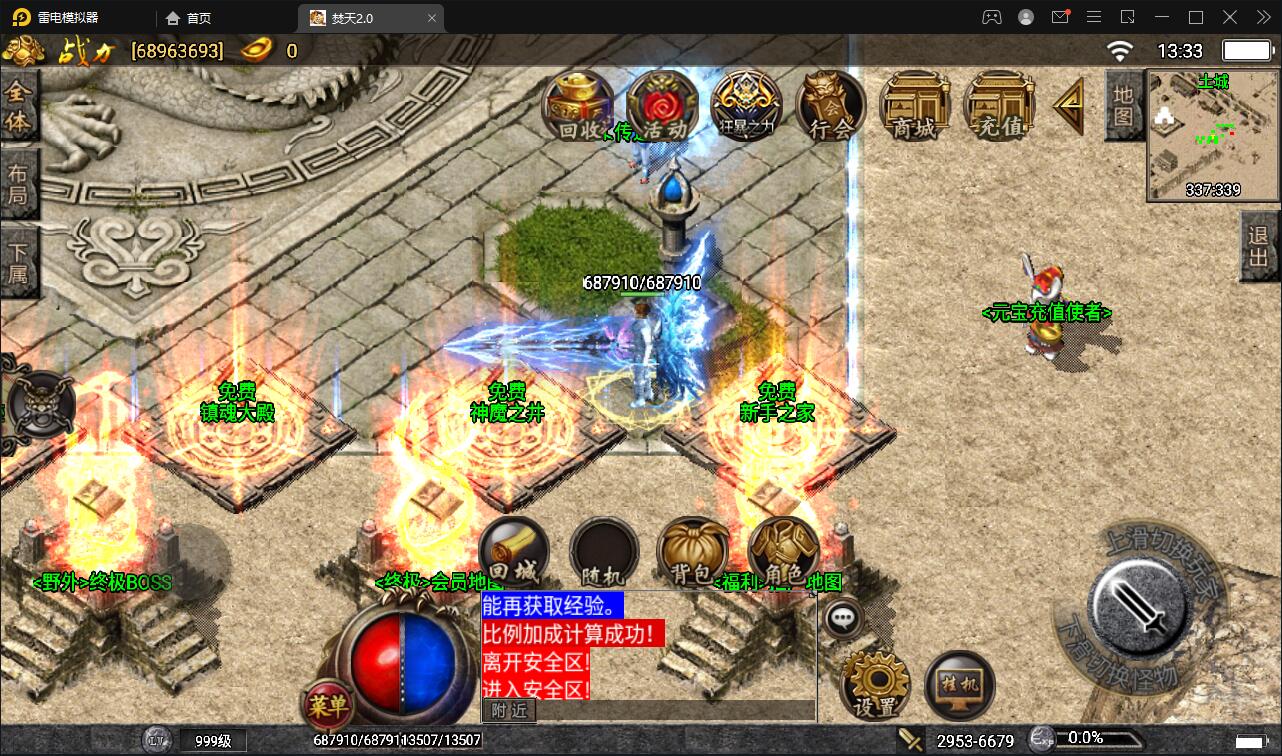Use the 回城 return-to-town scroll icon
This screenshot has height=756, width=1282.
point(514,548)
